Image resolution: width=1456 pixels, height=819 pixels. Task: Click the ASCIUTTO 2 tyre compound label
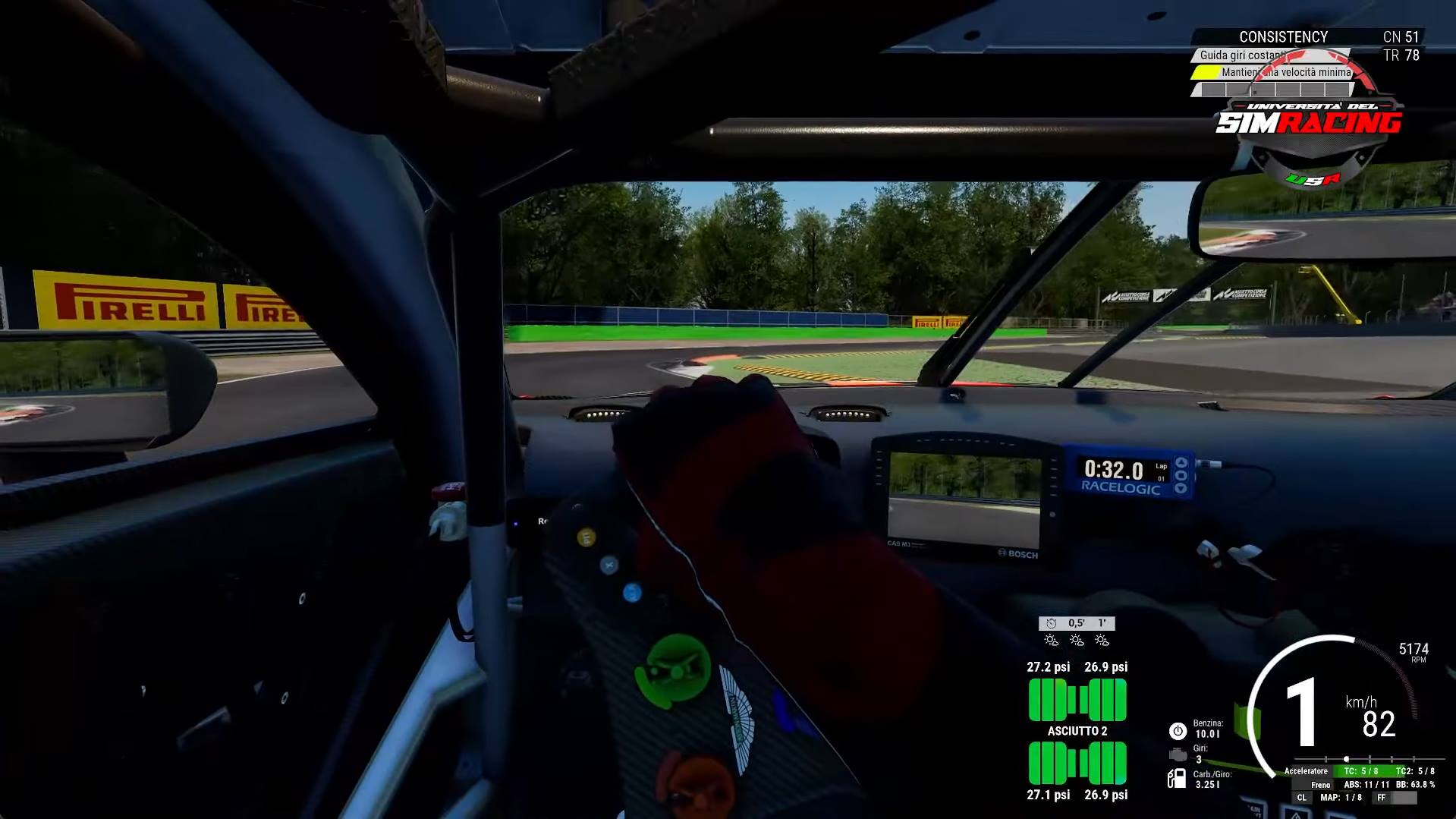(x=1077, y=731)
